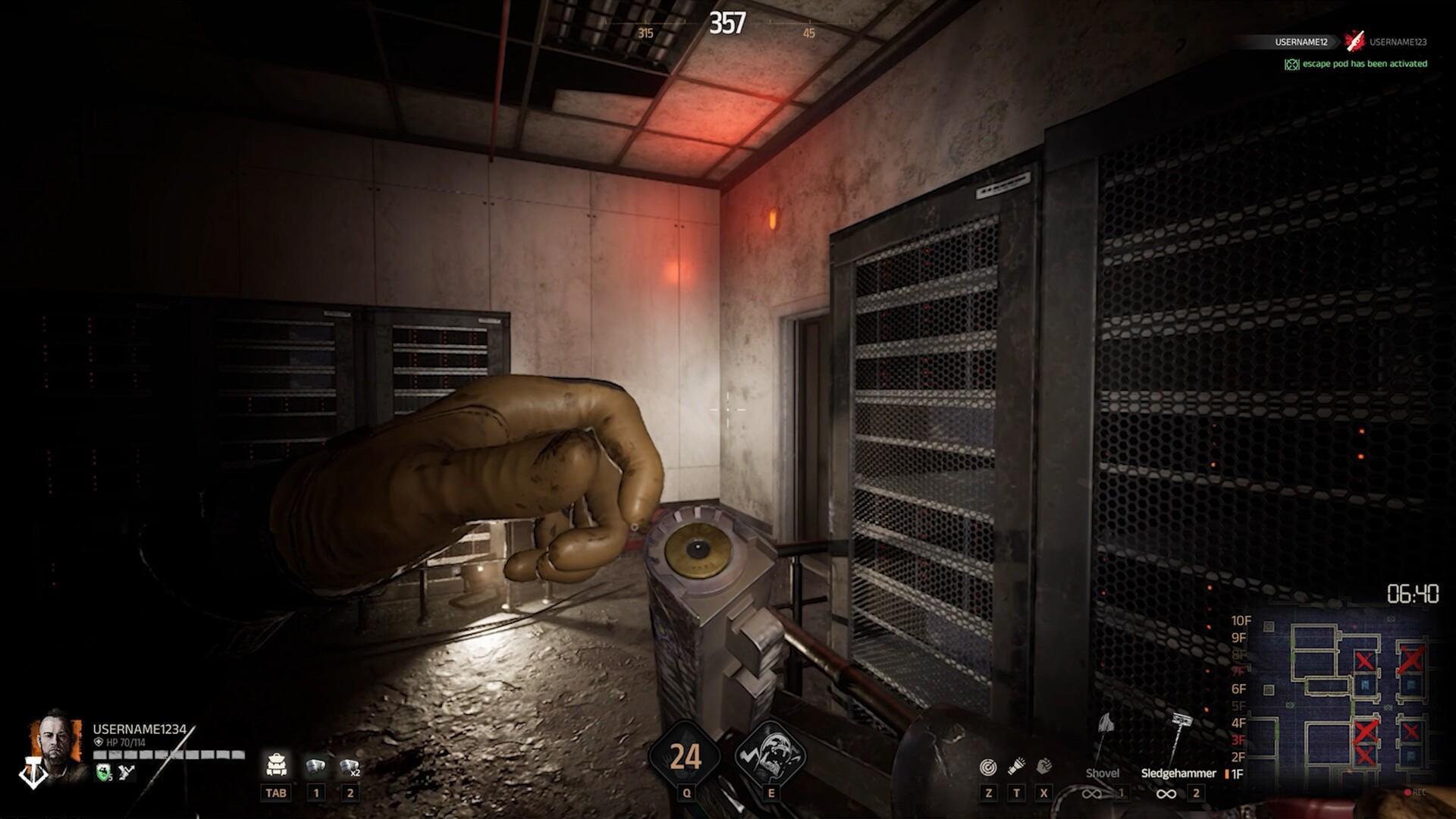
Task: Click the escape pod activated notification
Action: (x=1356, y=64)
